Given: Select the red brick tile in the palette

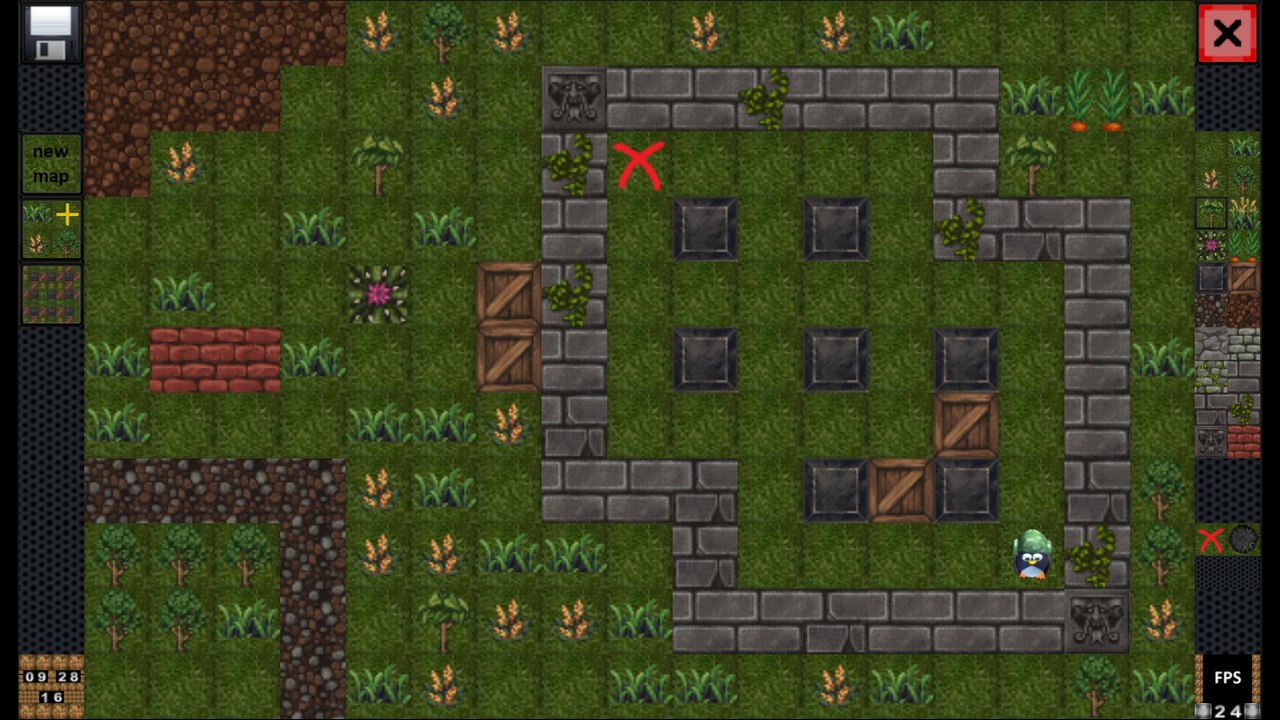Looking at the screenshot, I should coord(1244,441).
